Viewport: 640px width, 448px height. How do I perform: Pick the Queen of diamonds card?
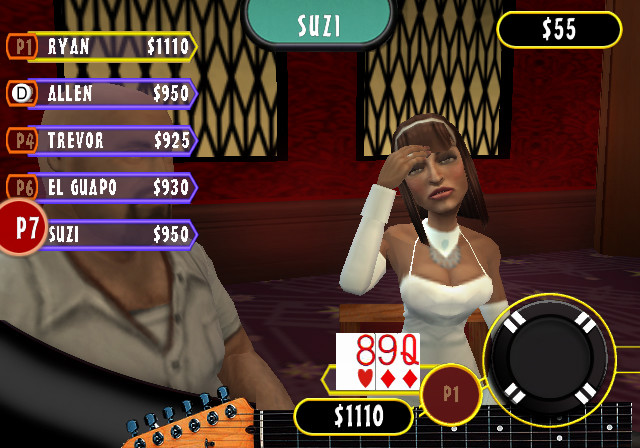(408, 362)
